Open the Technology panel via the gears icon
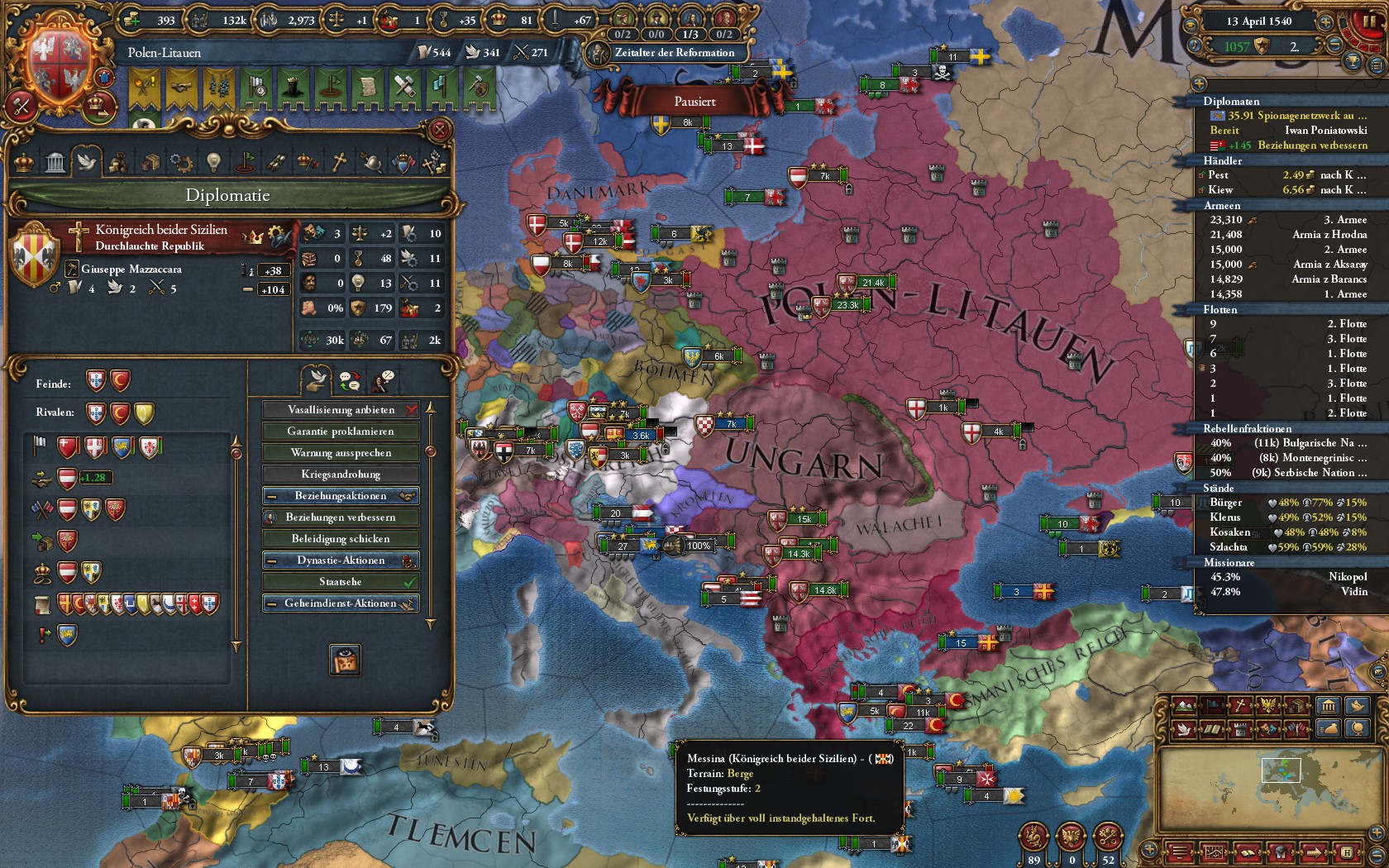 (x=183, y=161)
